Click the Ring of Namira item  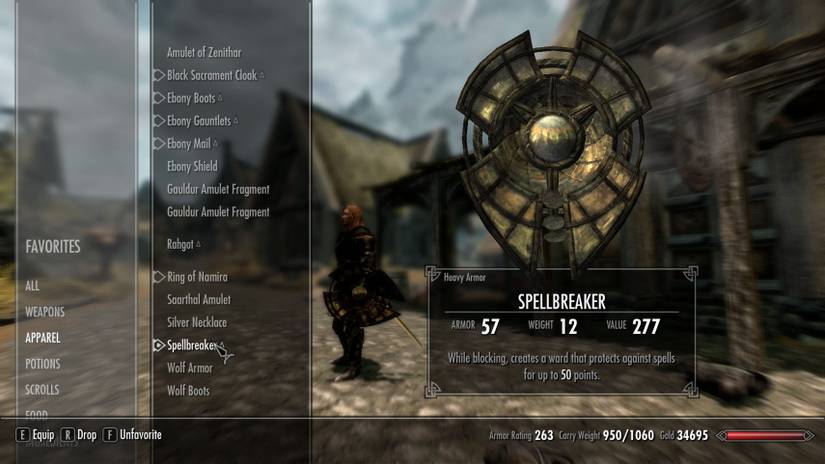(x=197, y=277)
